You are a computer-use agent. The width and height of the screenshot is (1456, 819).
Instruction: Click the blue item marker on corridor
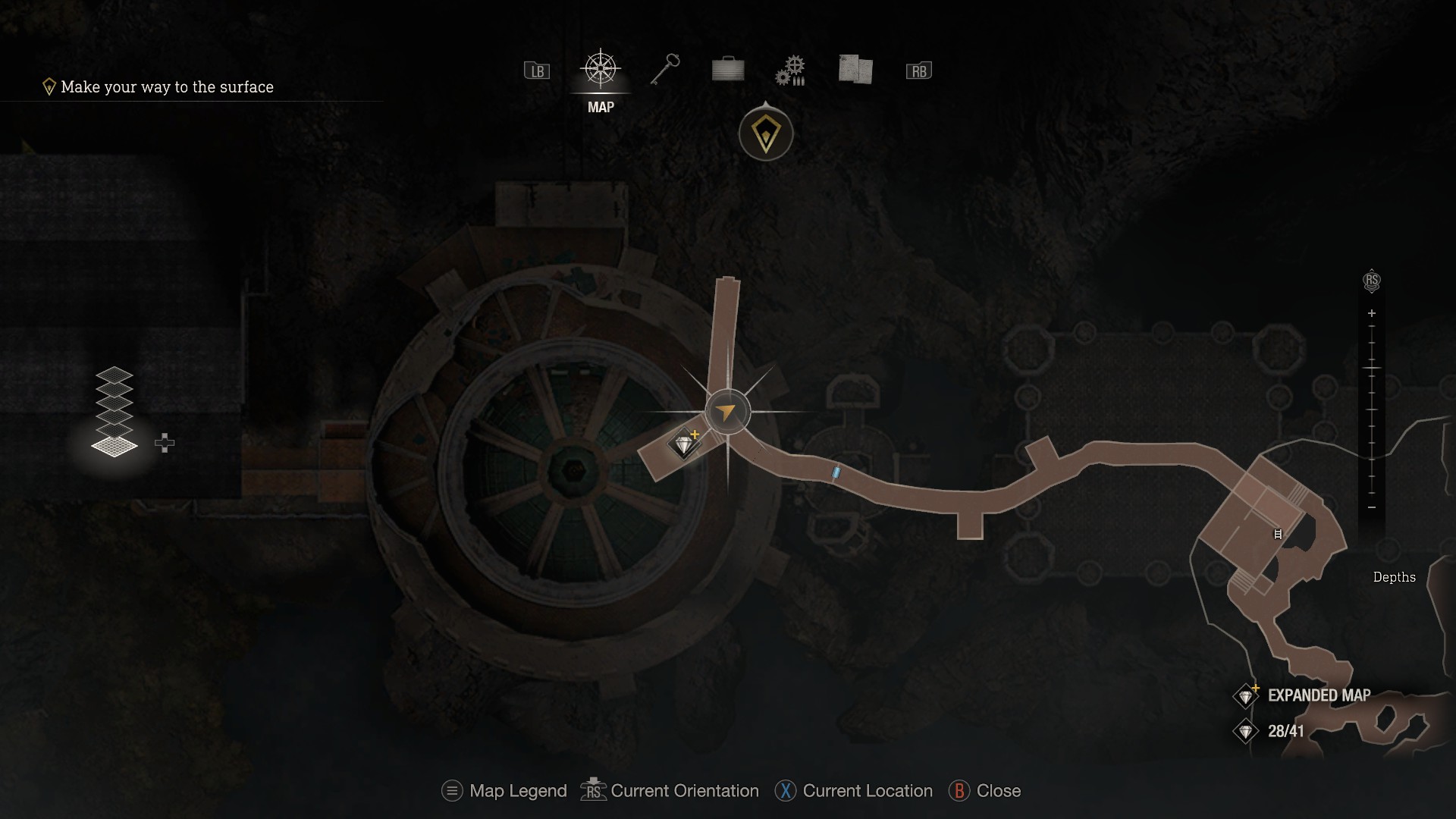[836, 472]
